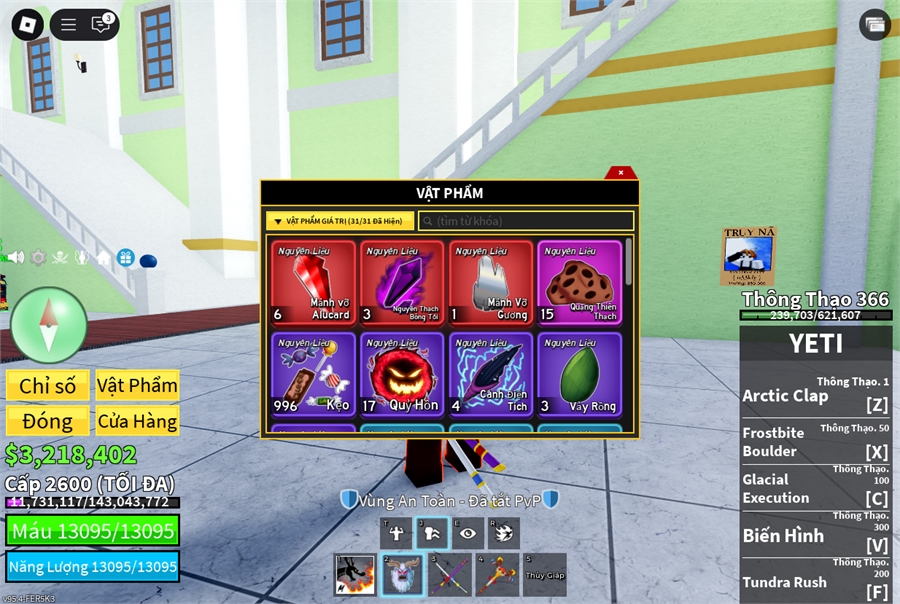Choose the Cánh Điện Tích item
900x604 pixels.
(490, 374)
